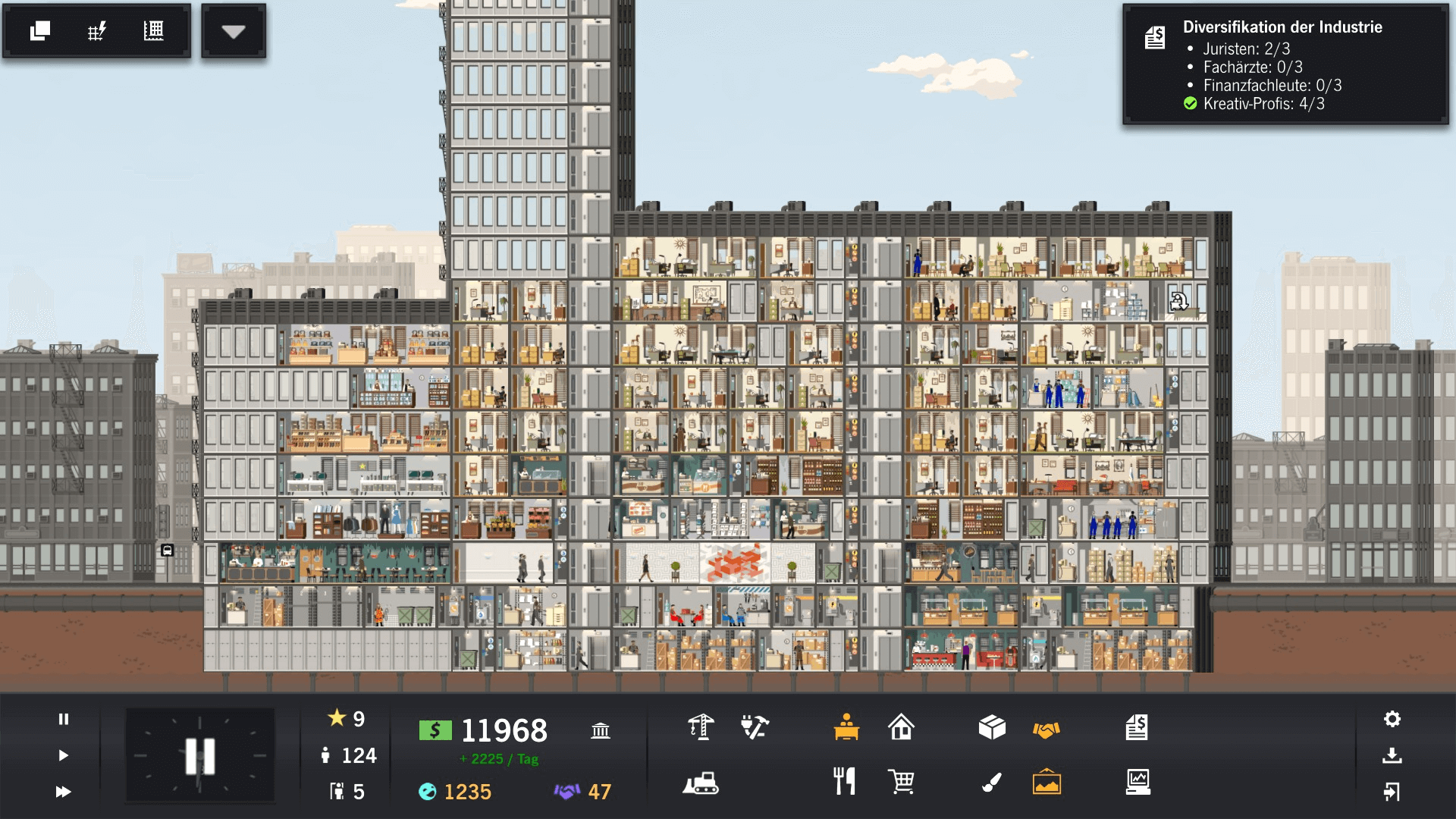Open the construction crane build menu
Screen dimensions: 1456x819
[701, 727]
